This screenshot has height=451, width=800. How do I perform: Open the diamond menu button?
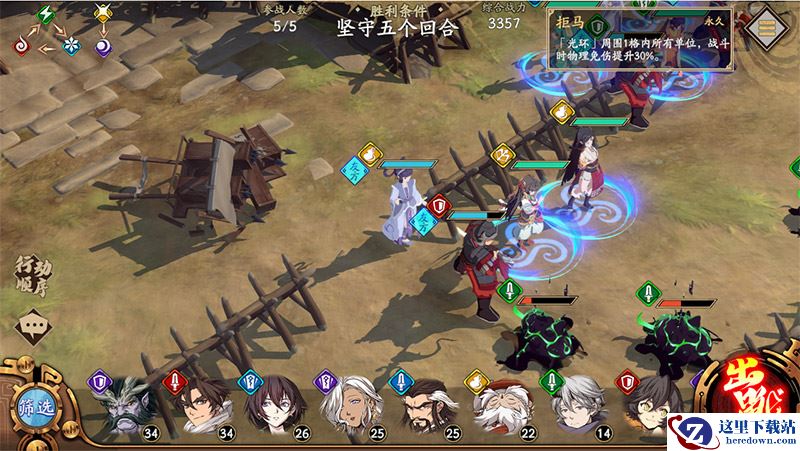[768, 25]
